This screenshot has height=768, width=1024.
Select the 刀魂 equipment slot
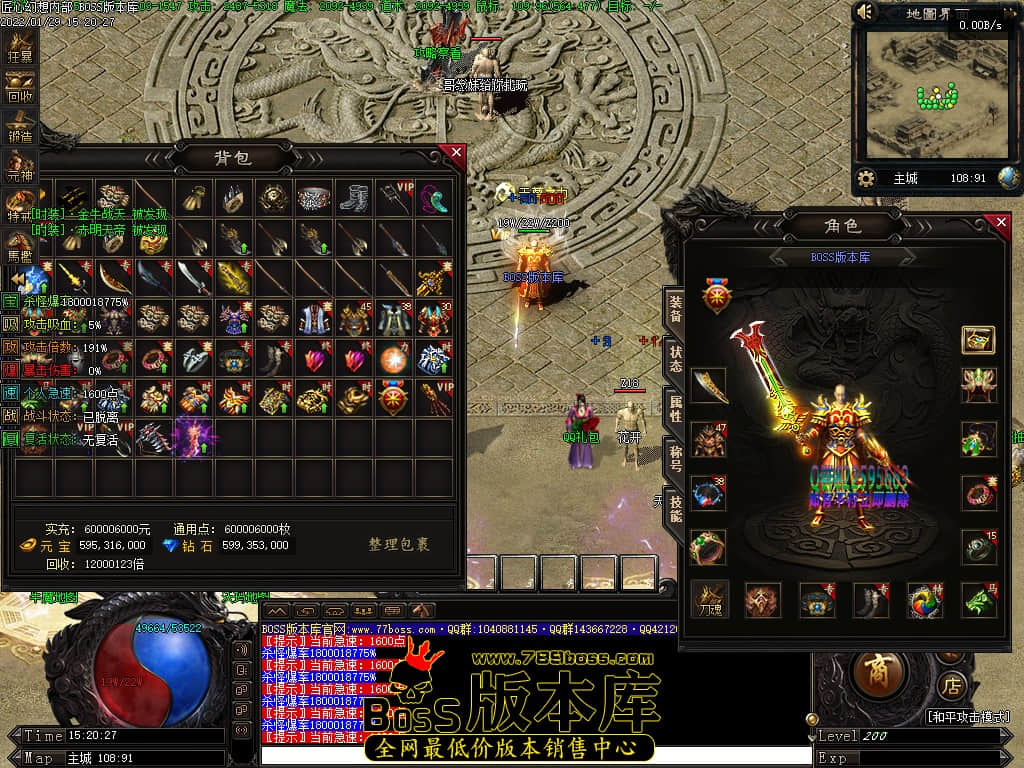[710, 599]
